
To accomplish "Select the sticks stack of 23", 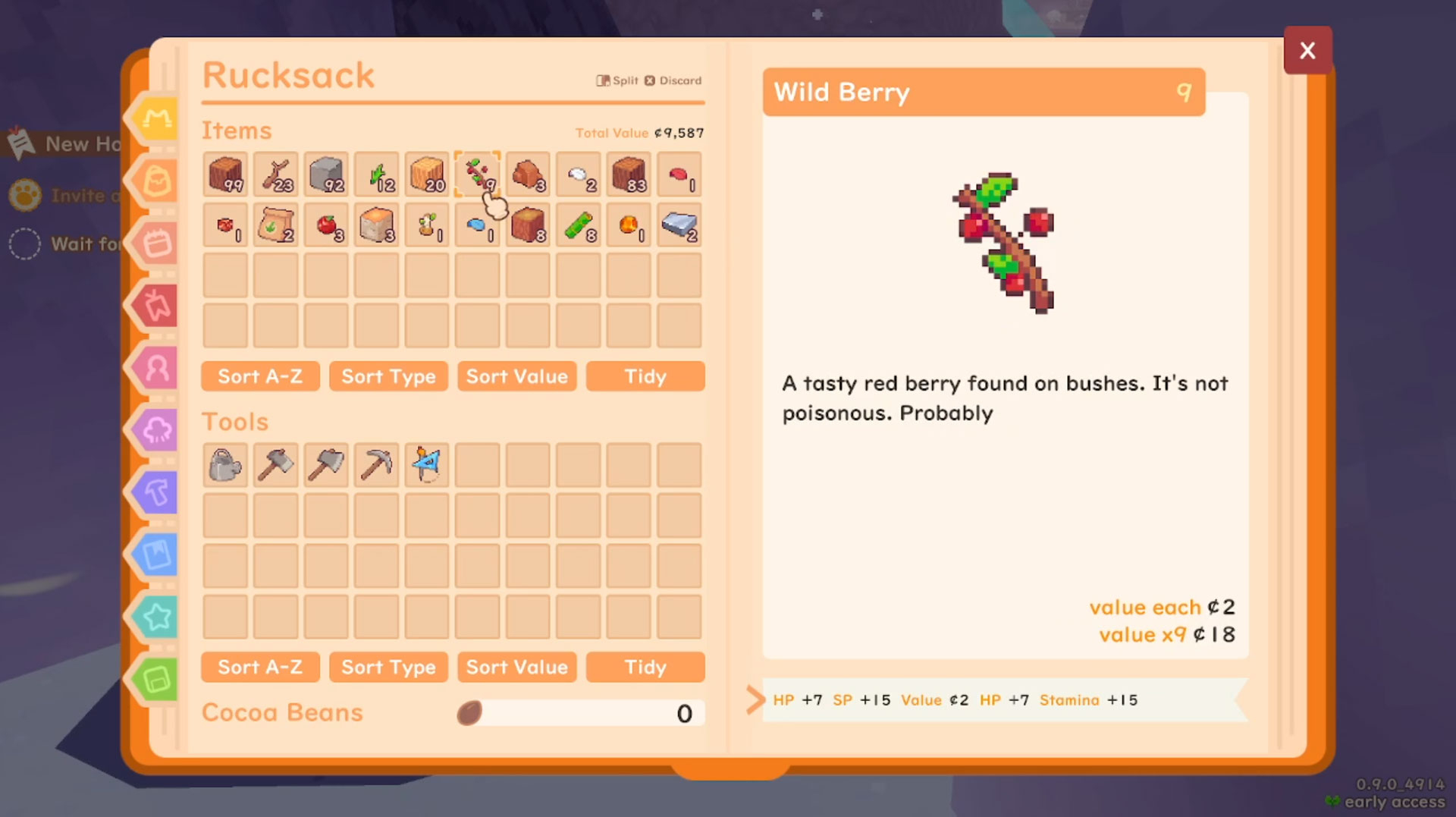I will tap(275, 174).
